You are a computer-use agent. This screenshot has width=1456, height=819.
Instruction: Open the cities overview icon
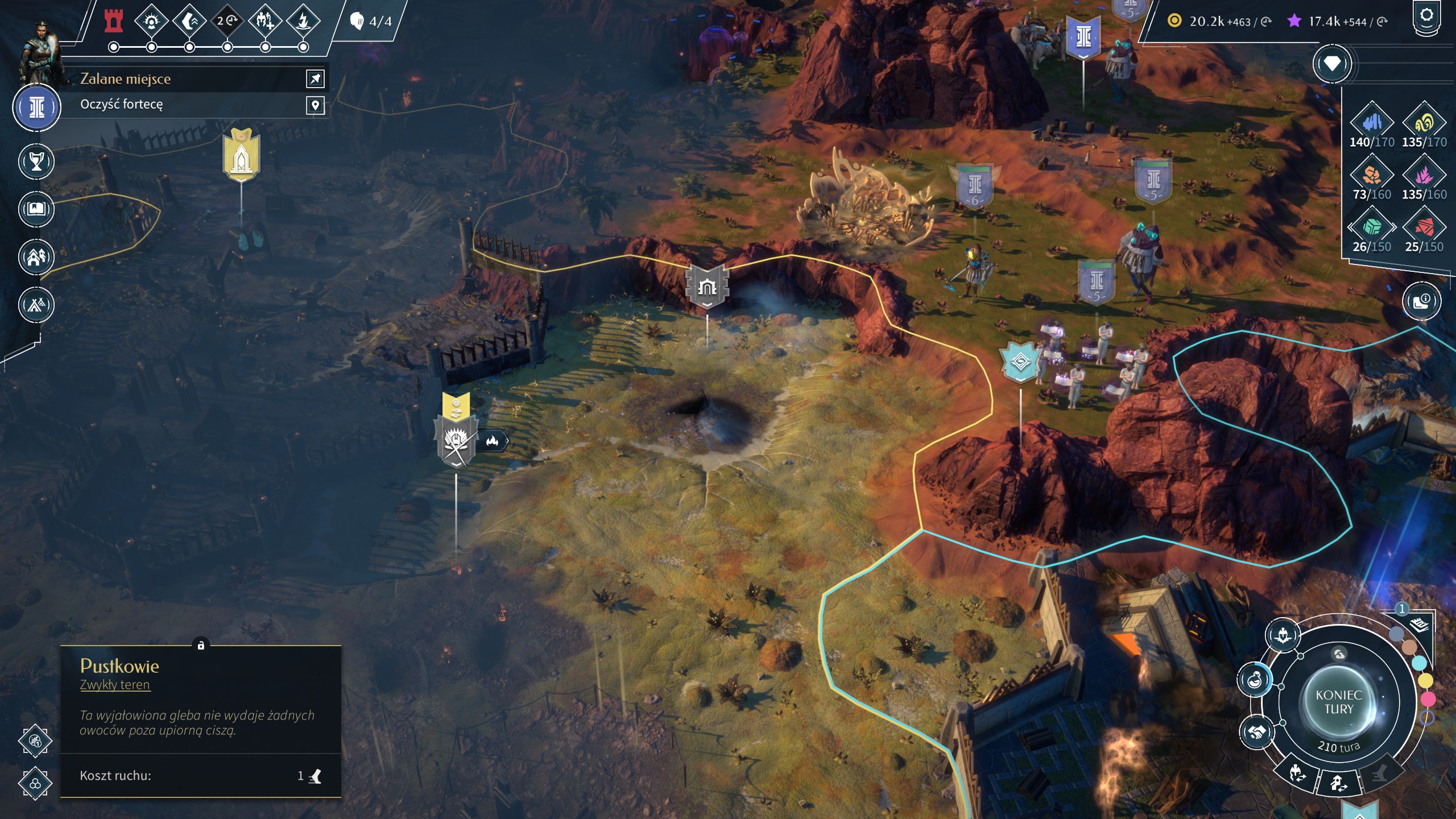click(x=36, y=257)
